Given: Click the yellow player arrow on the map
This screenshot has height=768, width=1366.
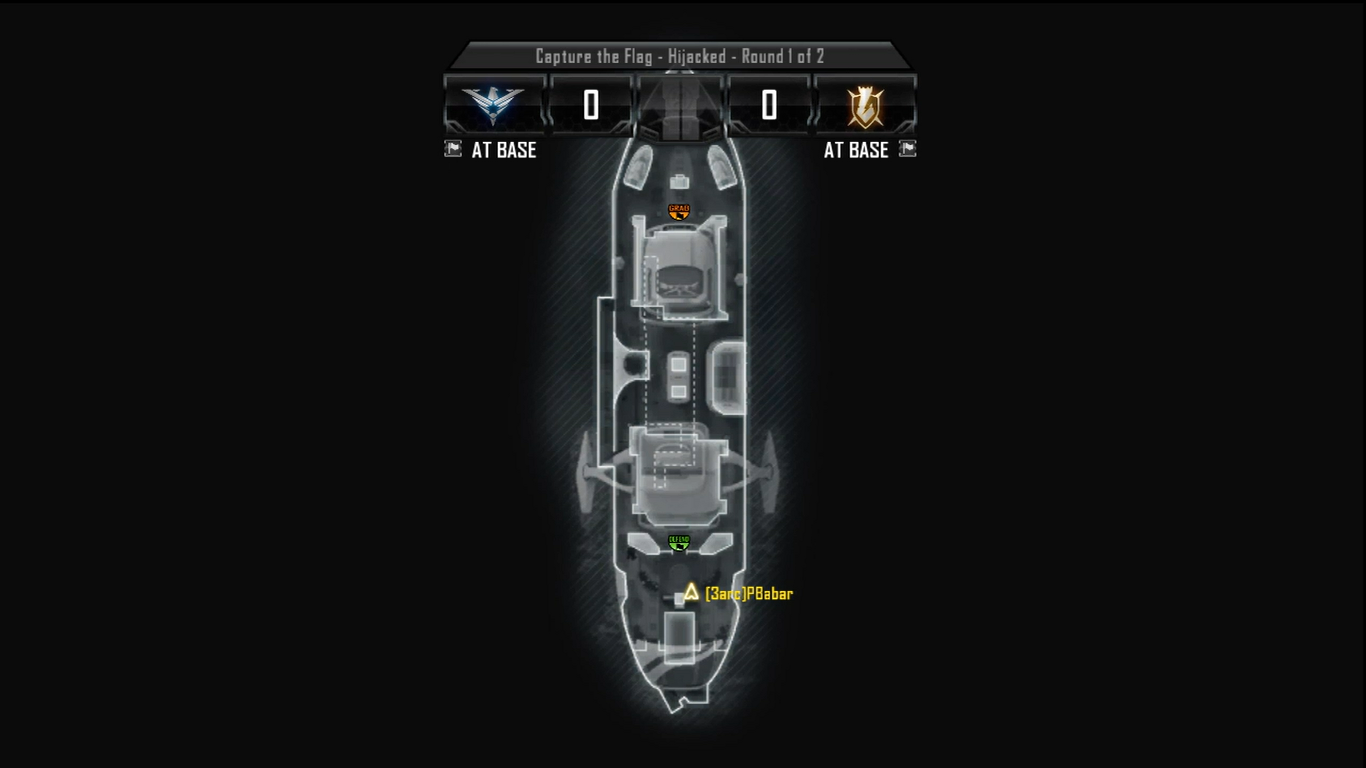Looking at the screenshot, I should [x=691, y=592].
